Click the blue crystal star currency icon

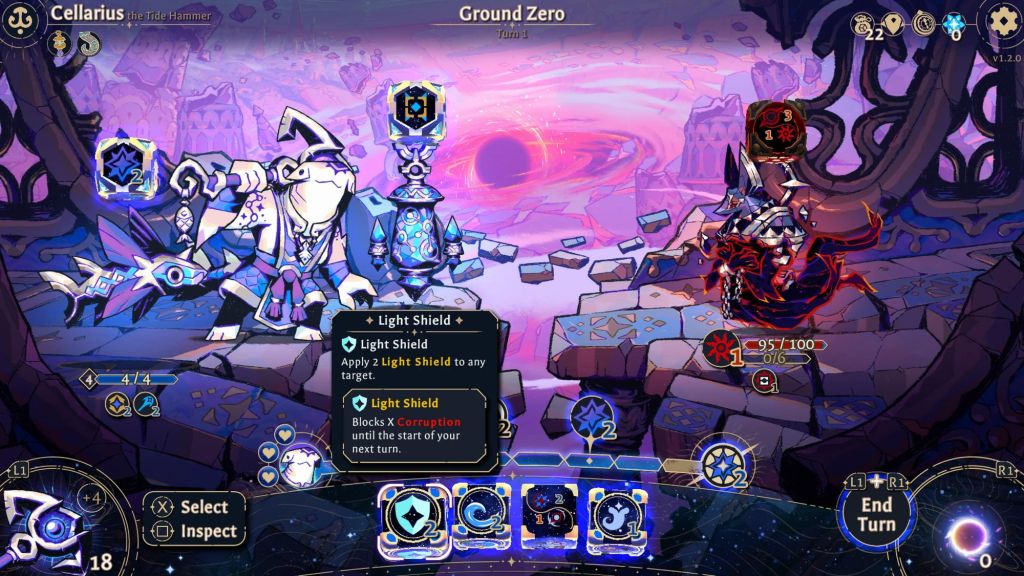[954, 24]
